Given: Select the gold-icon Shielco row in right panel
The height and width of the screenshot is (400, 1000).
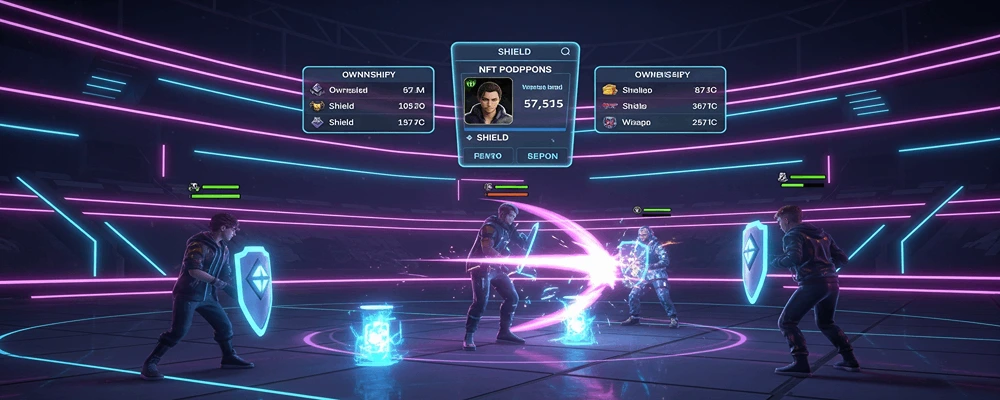Looking at the screenshot, I should [x=660, y=90].
